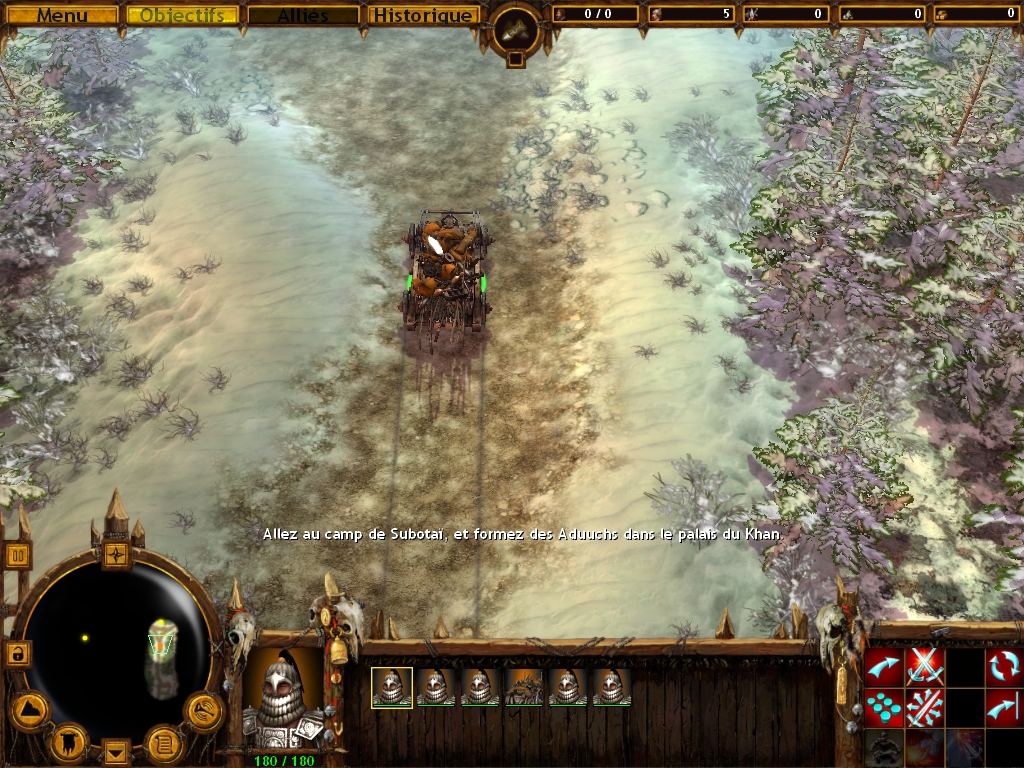The height and width of the screenshot is (768, 1024).
Task: Open the Historique log
Action: [422, 15]
